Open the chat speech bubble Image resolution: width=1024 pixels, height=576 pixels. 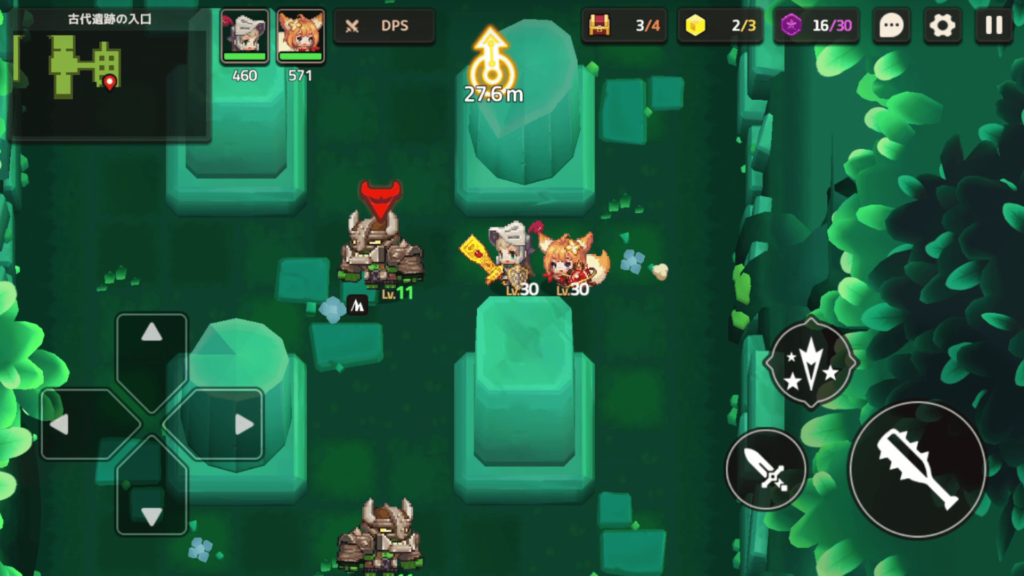point(891,26)
